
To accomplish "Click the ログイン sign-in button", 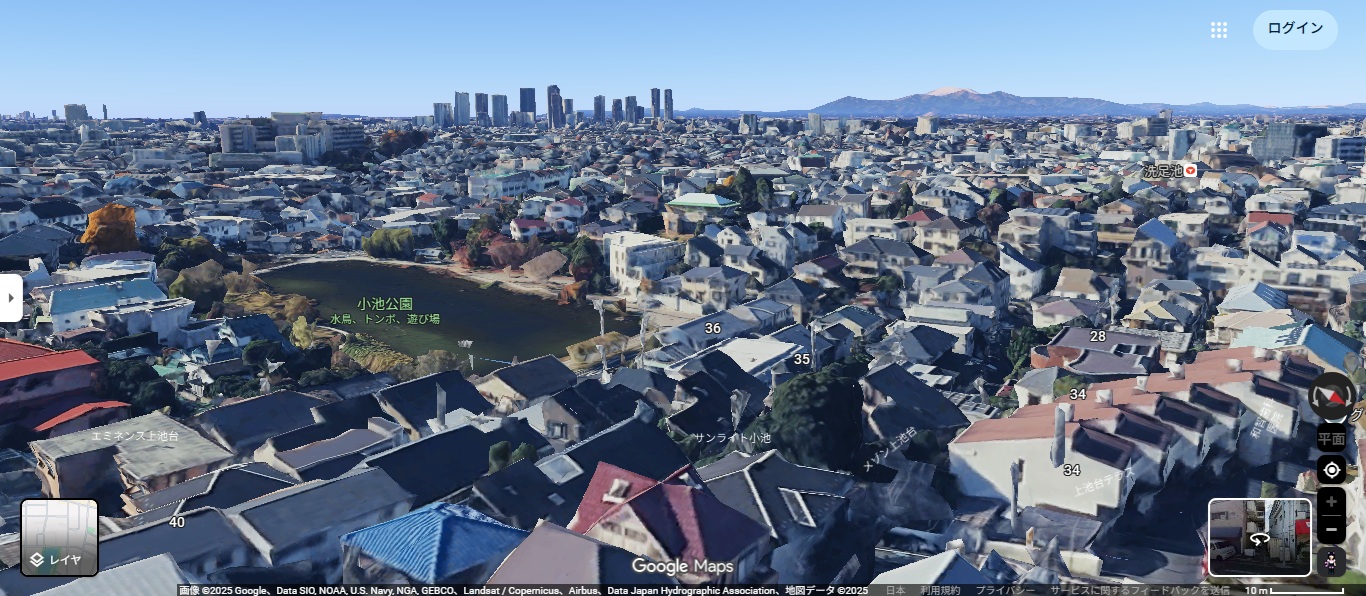I will click(1294, 29).
